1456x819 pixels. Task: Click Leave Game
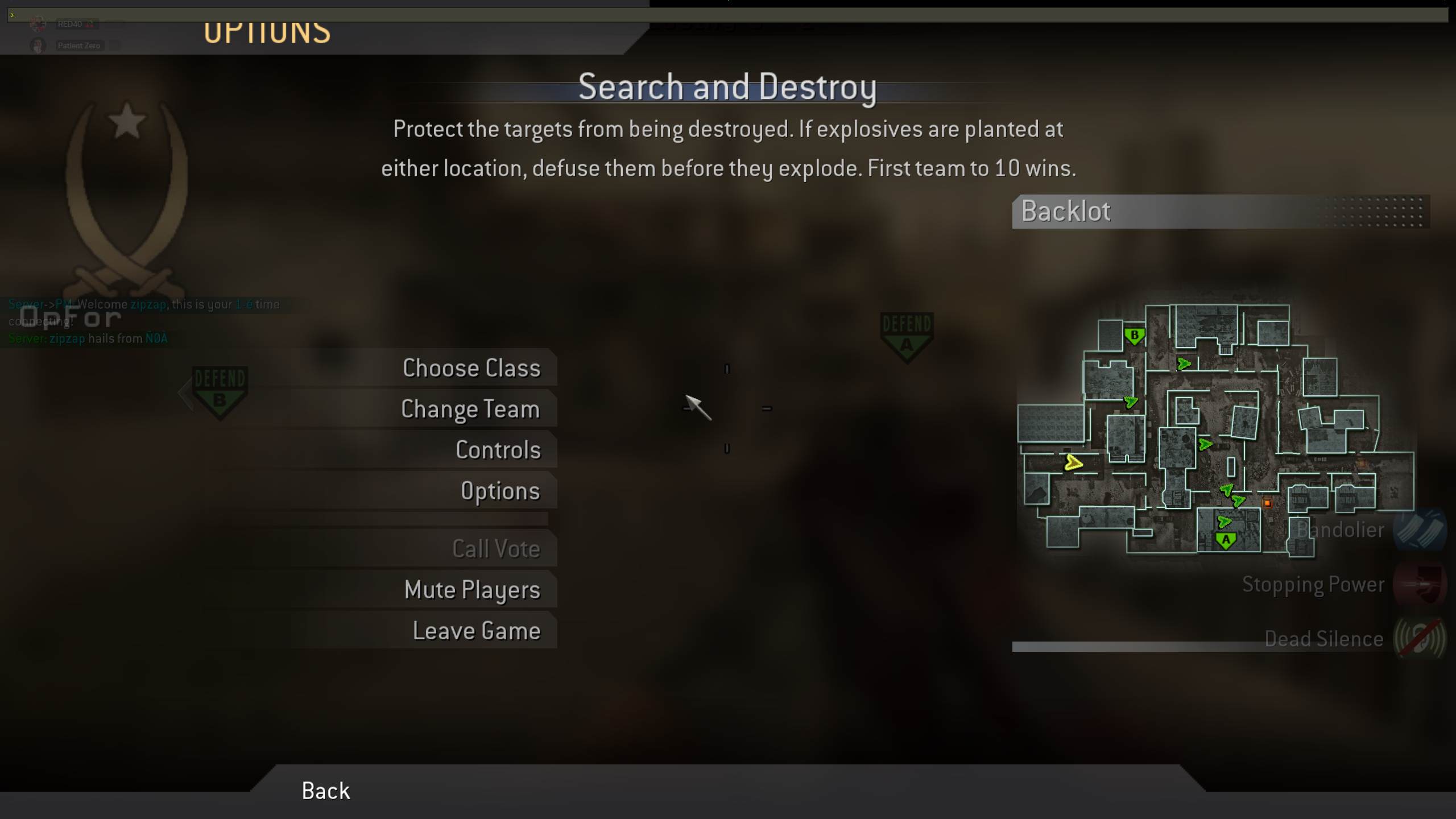click(477, 630)
